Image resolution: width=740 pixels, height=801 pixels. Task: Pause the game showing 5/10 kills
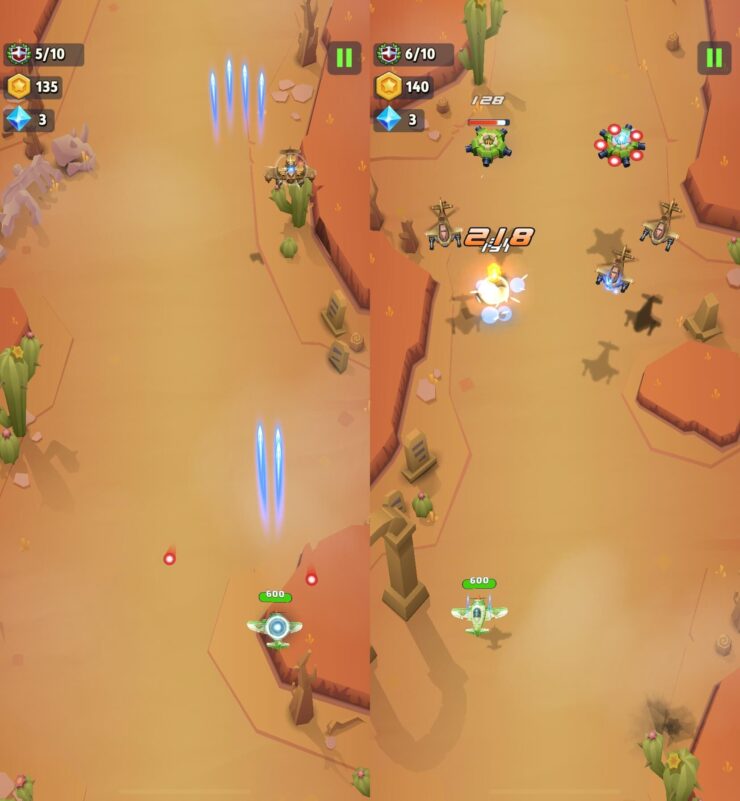(x=344, y=58)
